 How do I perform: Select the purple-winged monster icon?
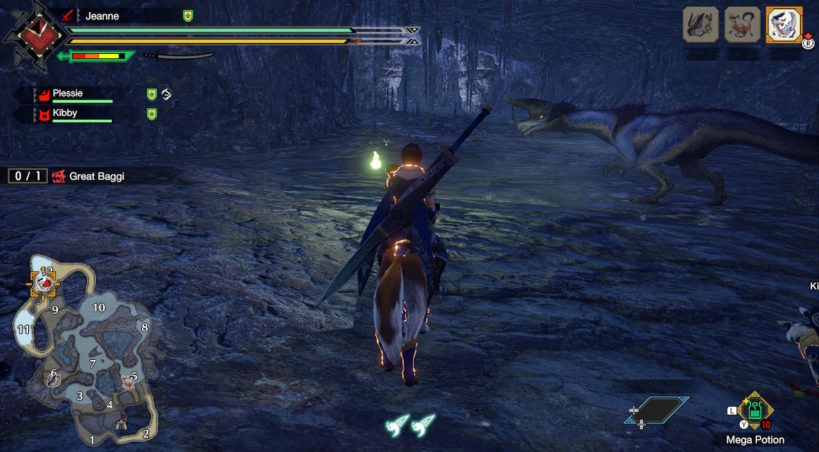click(x=700, y=25)
